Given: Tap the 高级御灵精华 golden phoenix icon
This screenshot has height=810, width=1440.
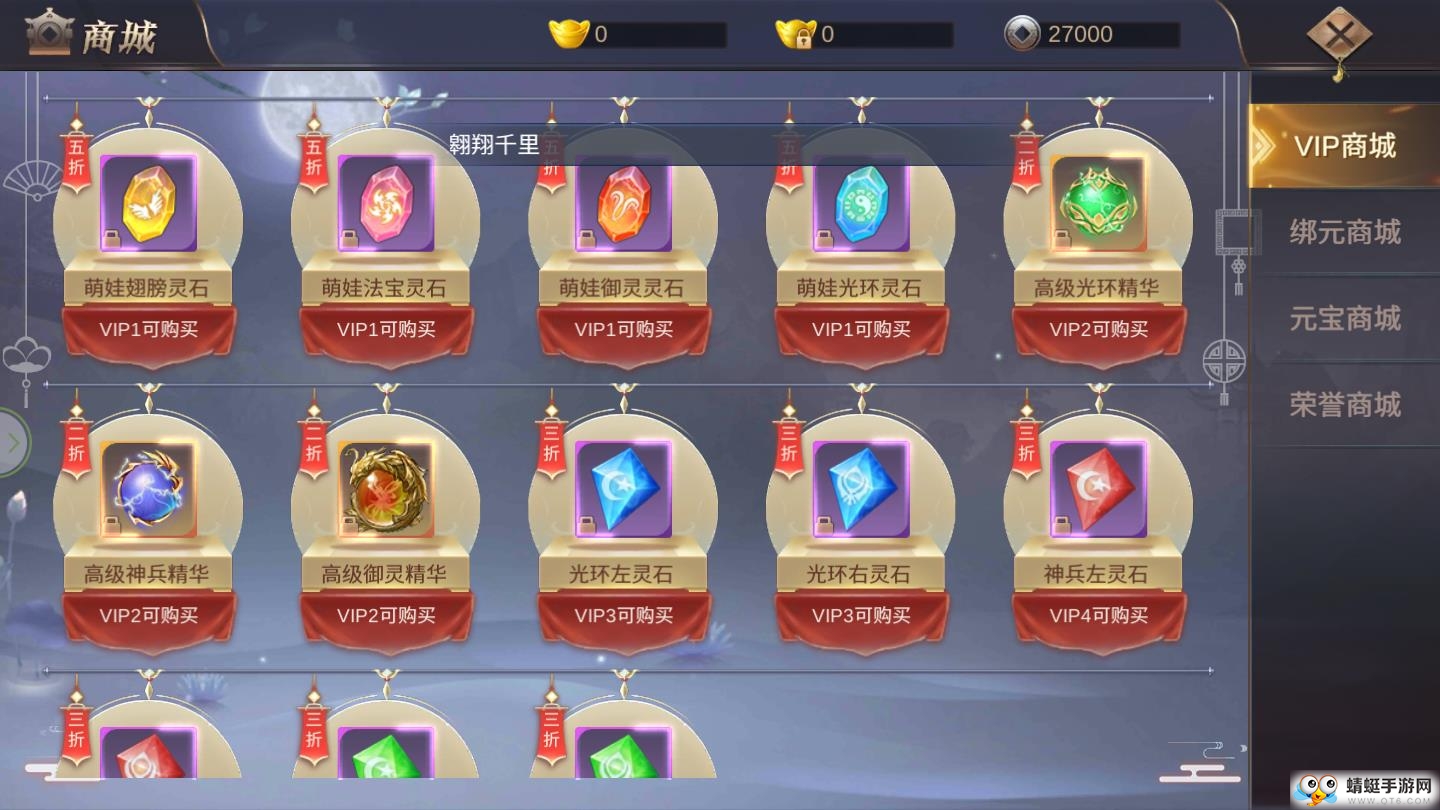Looking at the screenshot, I should 387,490.
